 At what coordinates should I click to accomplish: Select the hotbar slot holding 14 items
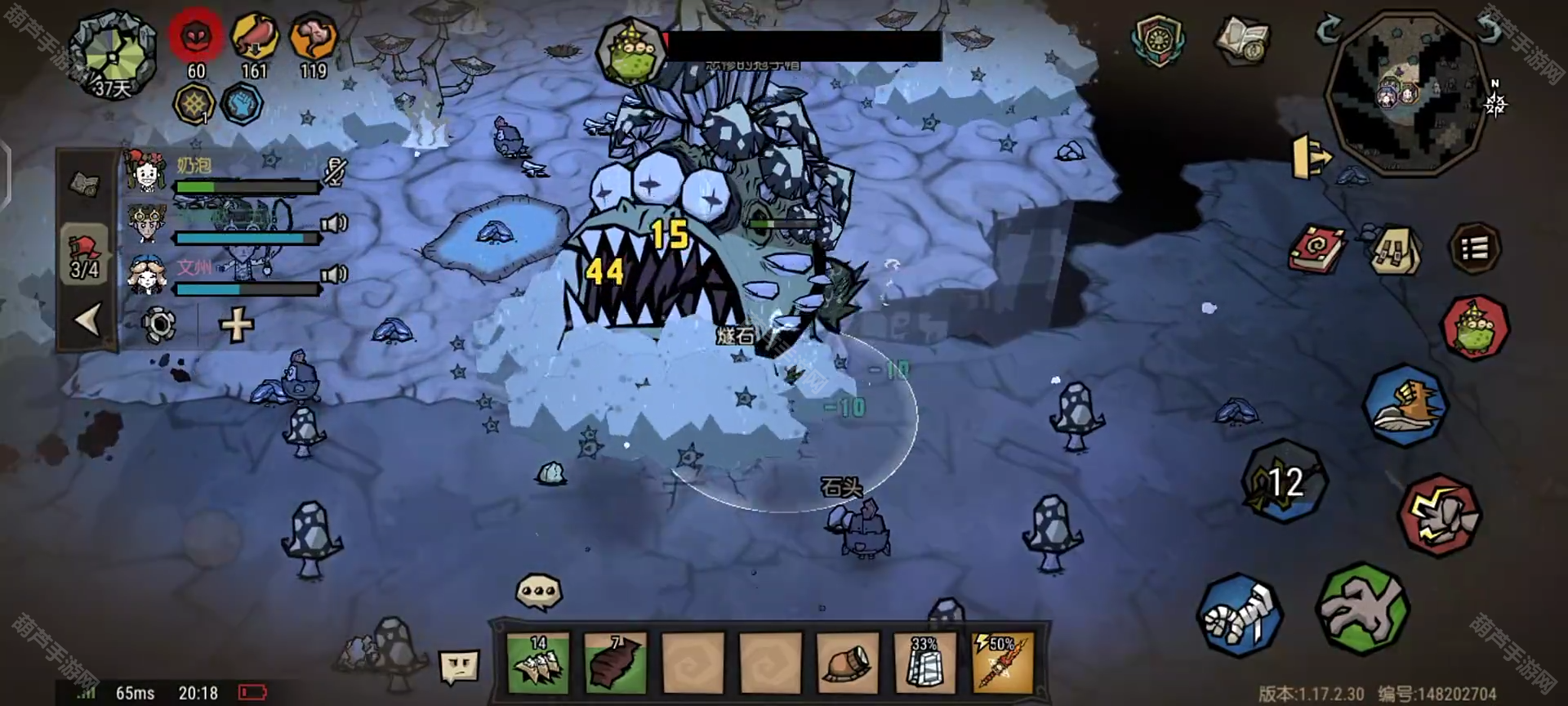click(538, 663)
